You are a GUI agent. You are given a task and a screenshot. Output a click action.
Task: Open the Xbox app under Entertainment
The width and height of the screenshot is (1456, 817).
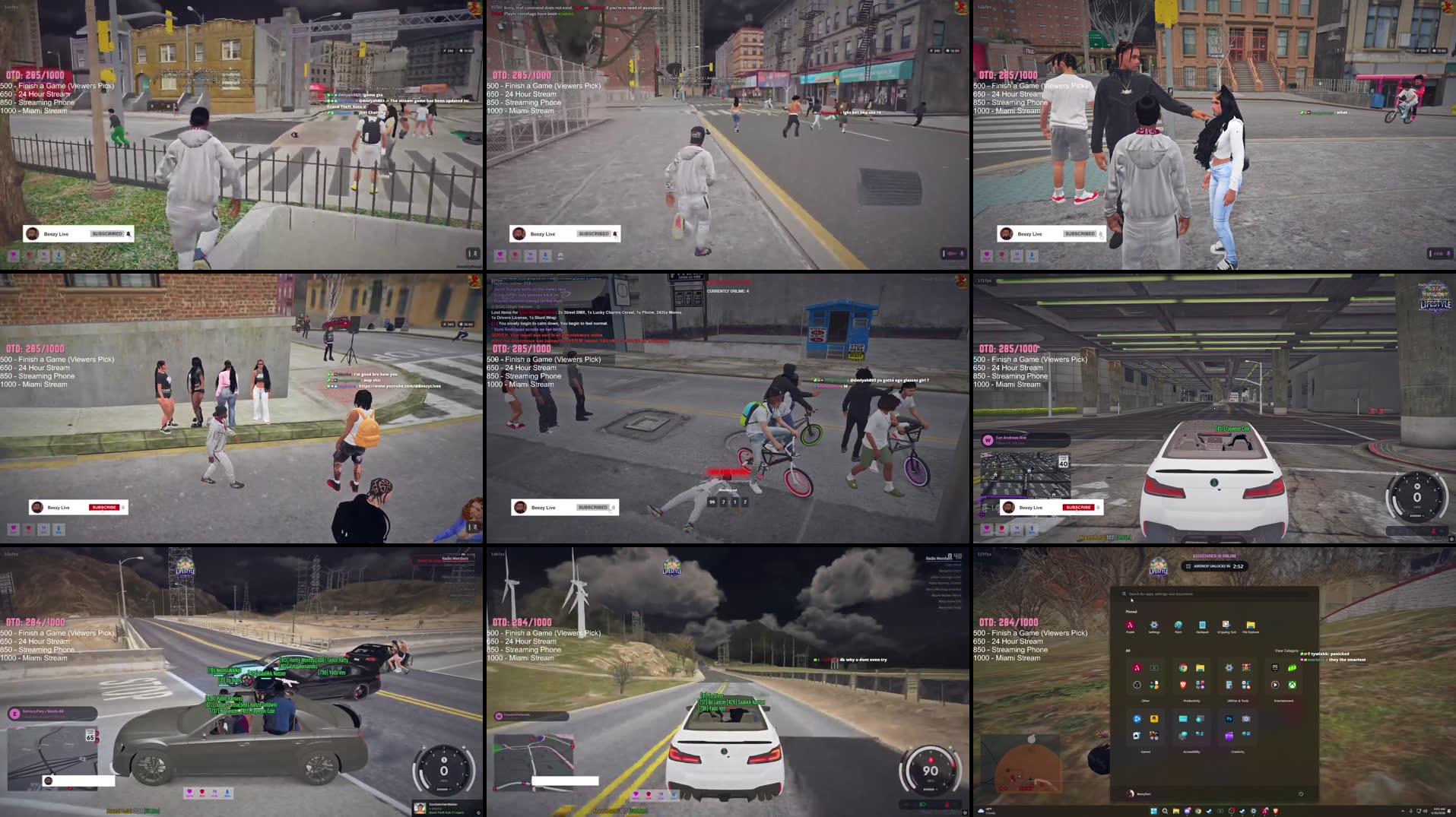(1292, 686)
